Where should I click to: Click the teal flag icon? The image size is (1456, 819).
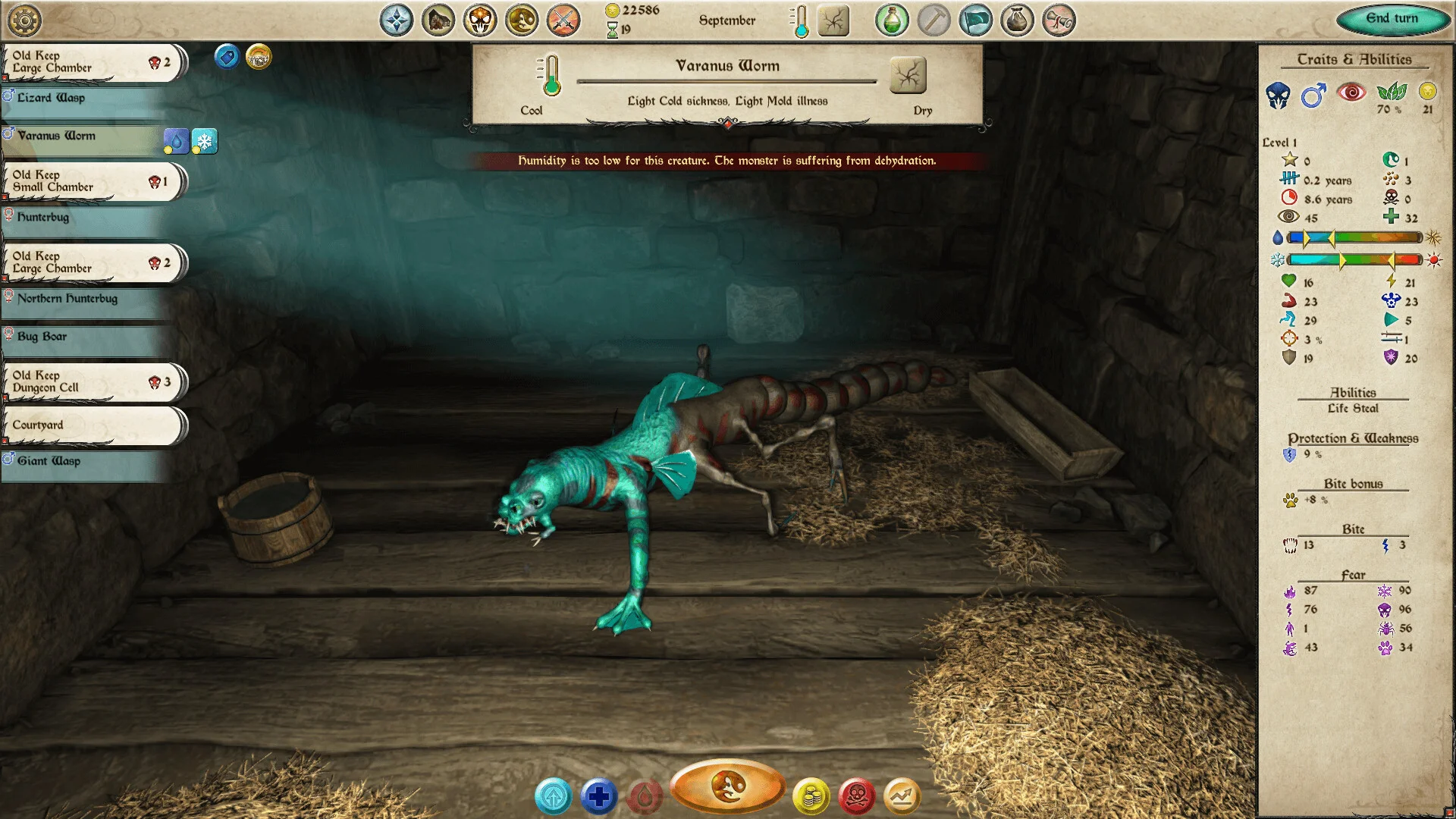[x=975, y=20]
